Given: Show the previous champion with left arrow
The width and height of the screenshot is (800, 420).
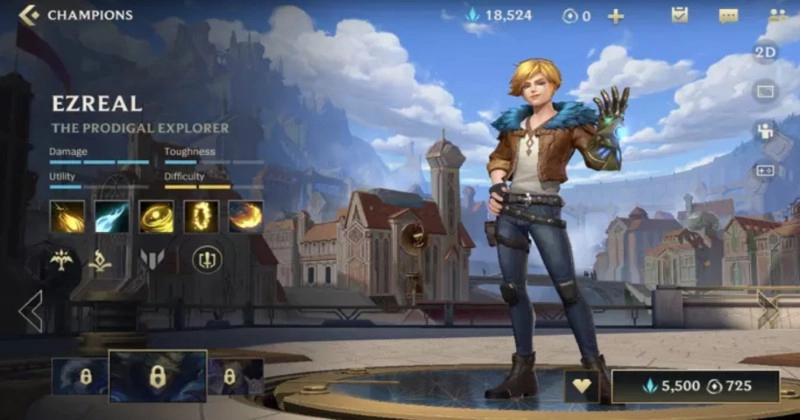Looking at the screenshot, I should point(30,312).
